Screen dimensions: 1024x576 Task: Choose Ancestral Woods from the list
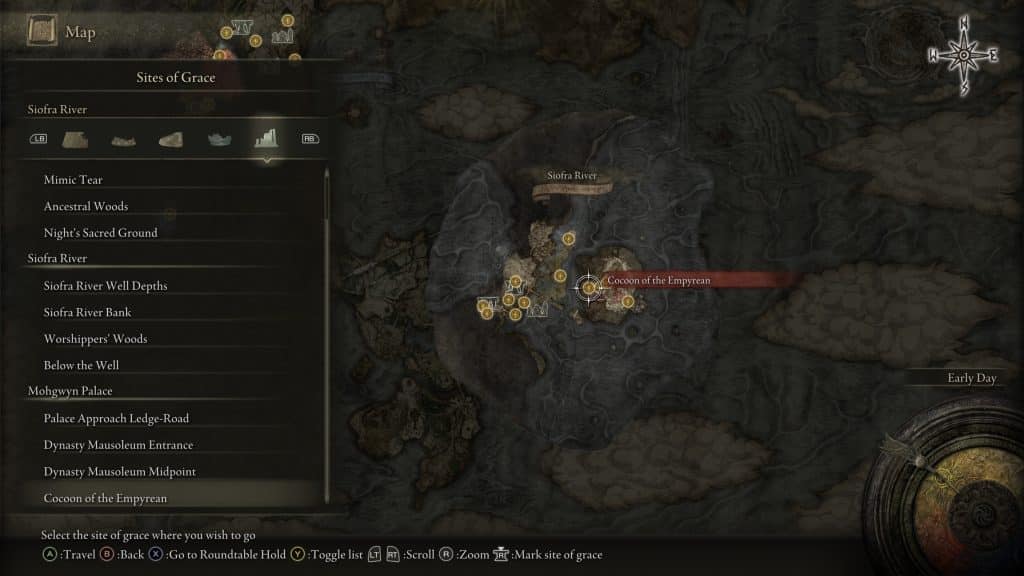[86, 206]
